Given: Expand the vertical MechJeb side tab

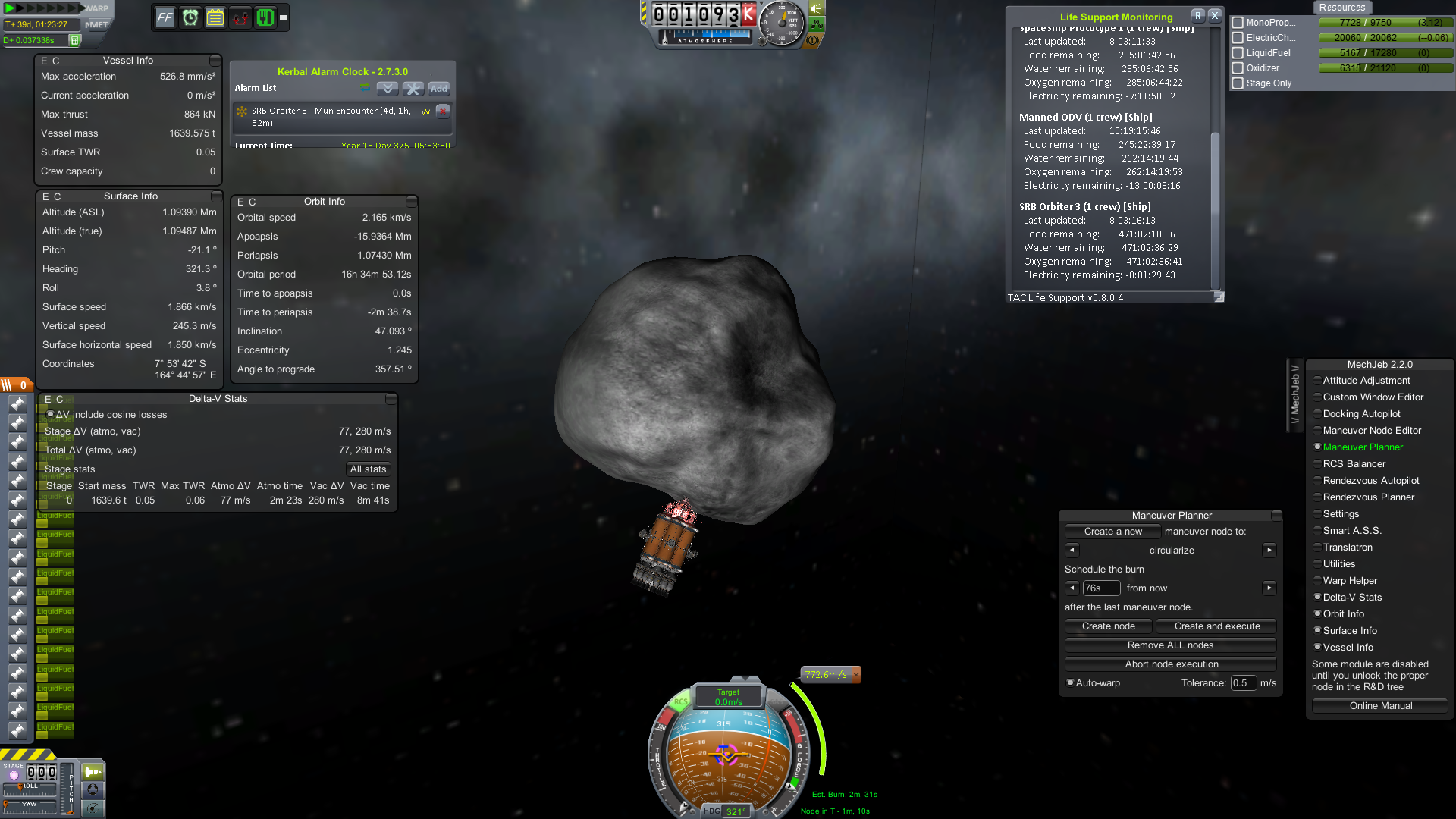Looking at the screenshot, I should click(1295, 393).
